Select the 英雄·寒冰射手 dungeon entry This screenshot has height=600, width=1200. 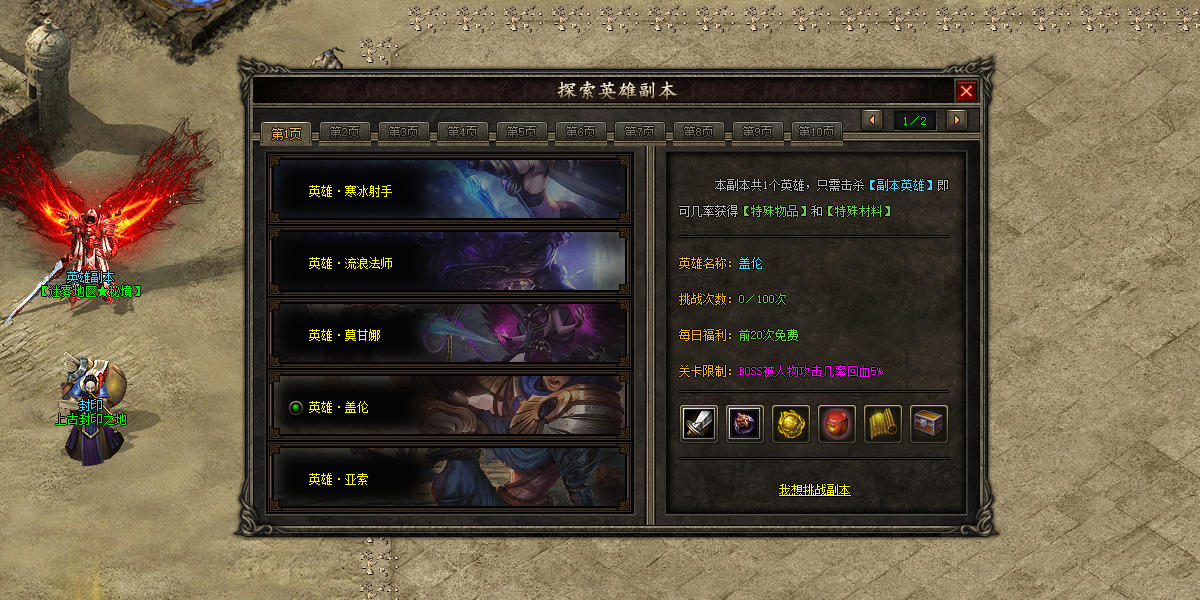(x=449, y=190)
